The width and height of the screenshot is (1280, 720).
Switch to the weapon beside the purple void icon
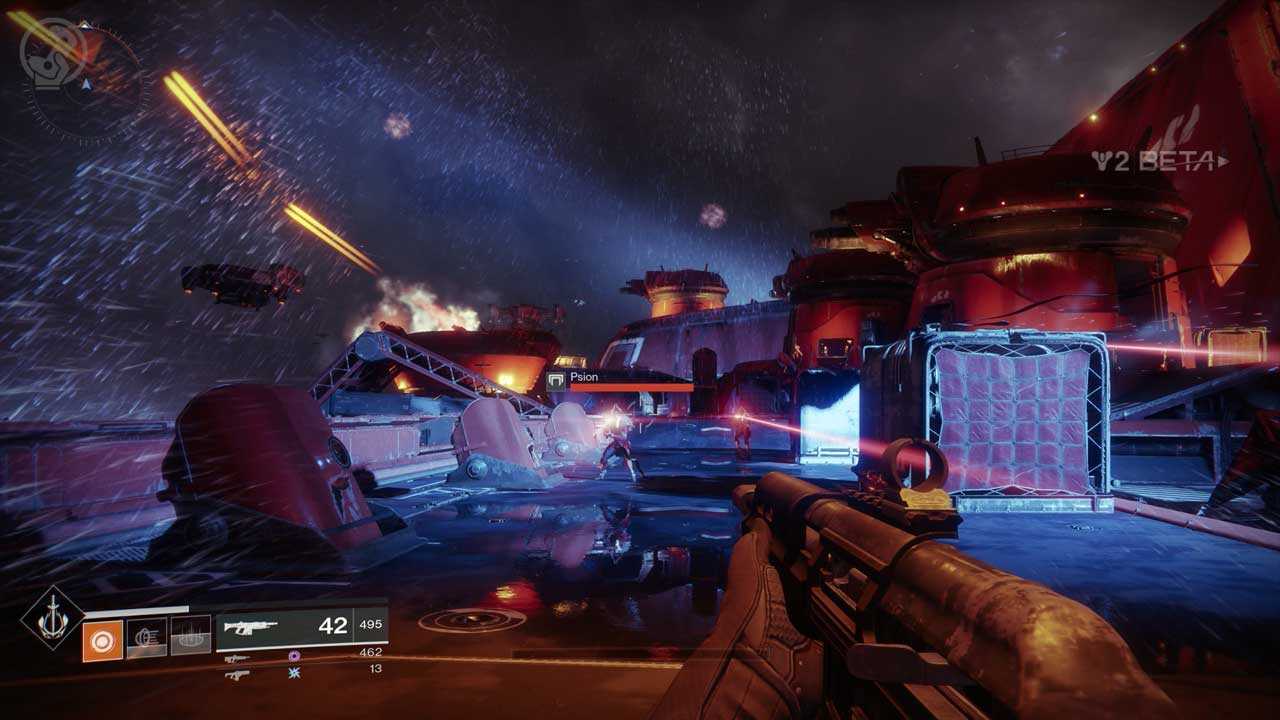click(x=237, y=658)
